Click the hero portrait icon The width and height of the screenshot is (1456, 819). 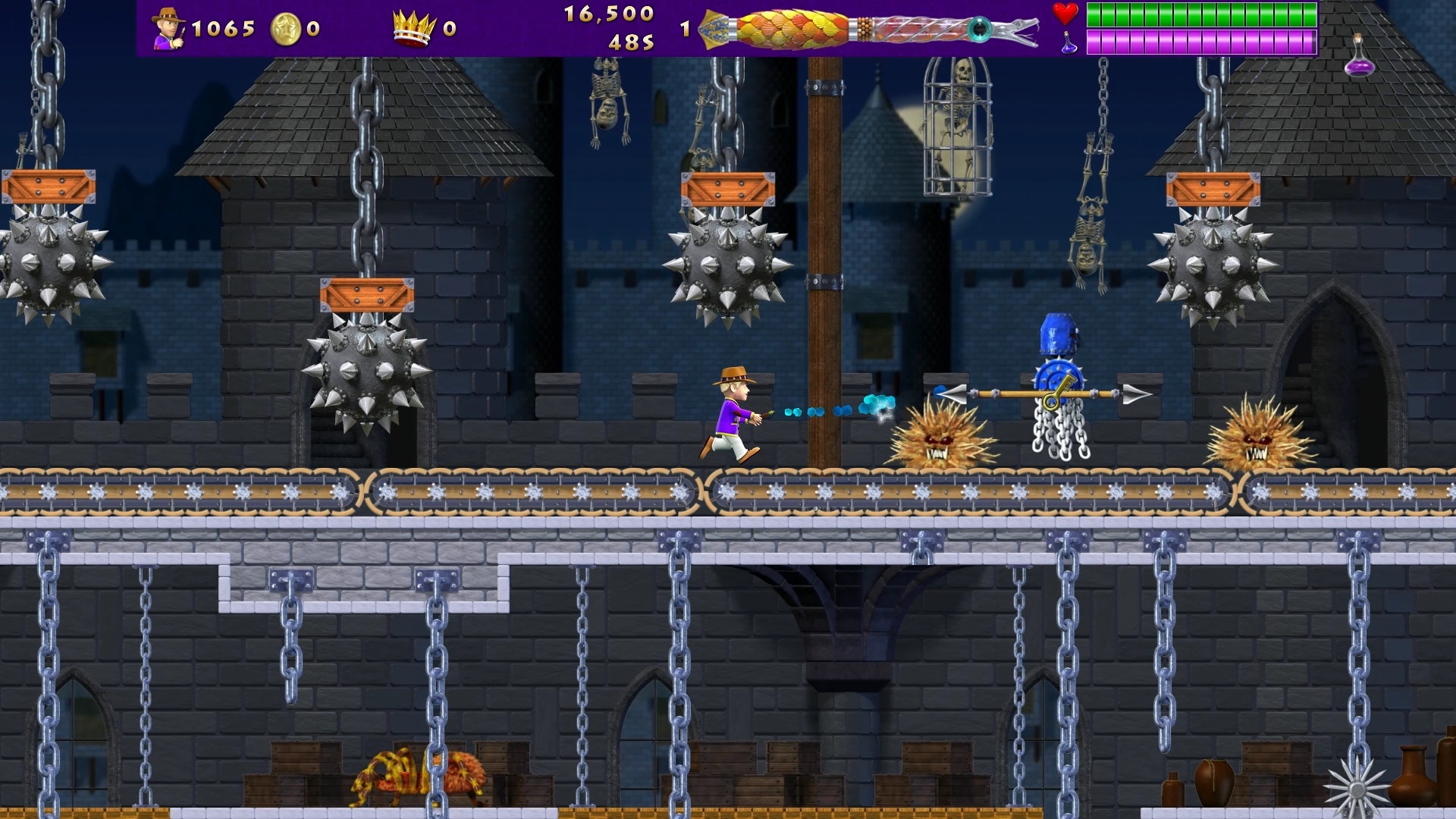168,29
